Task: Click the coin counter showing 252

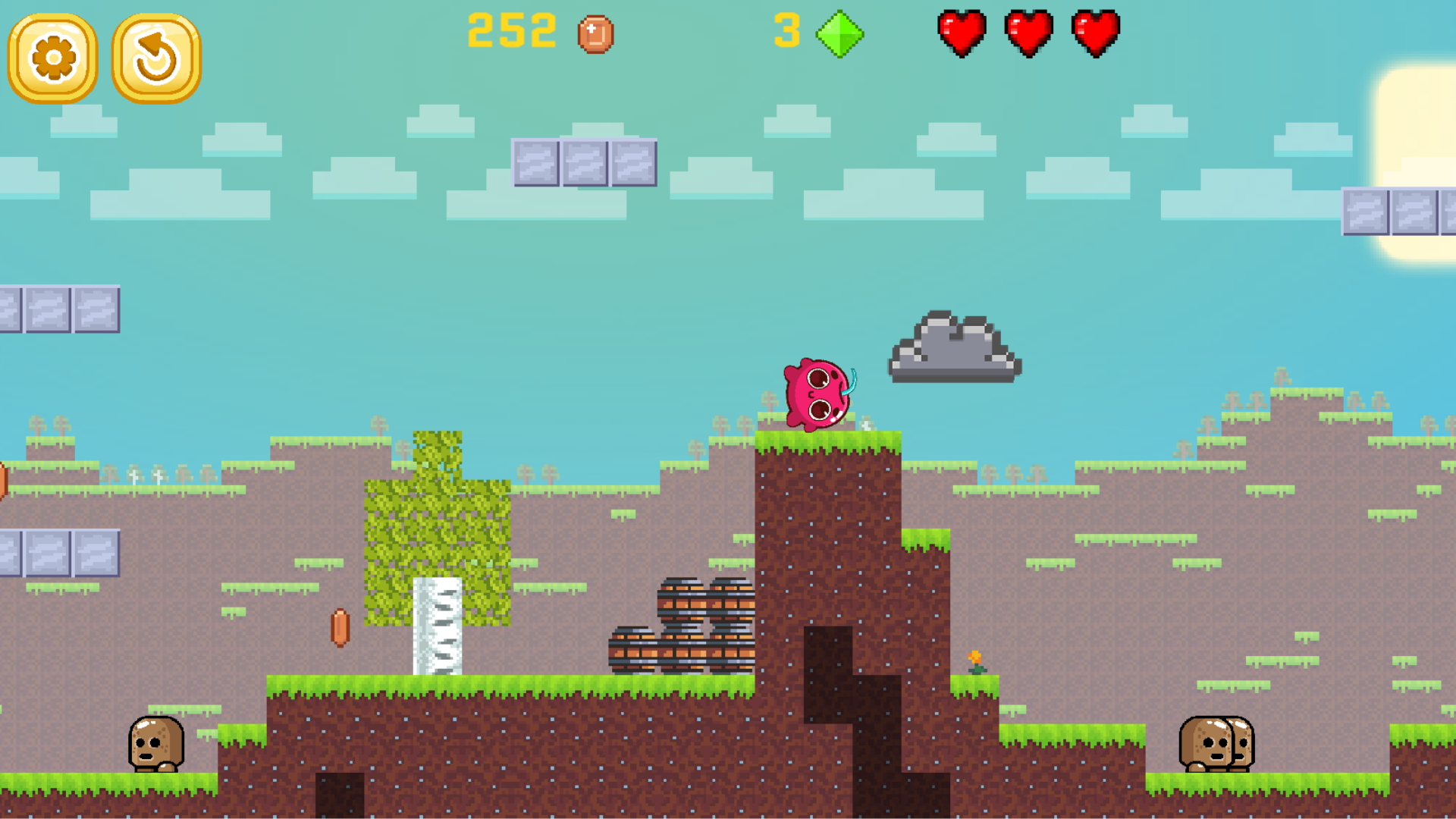Action: point(512,30)
